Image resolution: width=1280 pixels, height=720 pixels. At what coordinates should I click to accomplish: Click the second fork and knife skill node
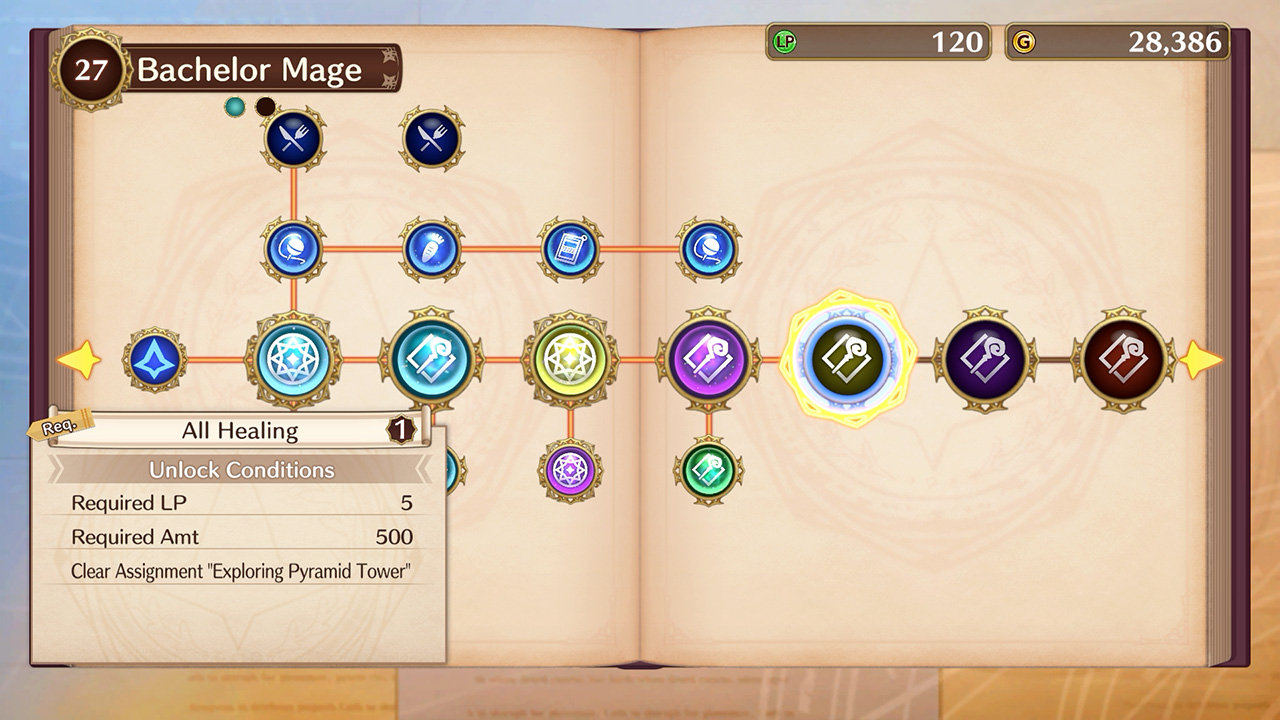[430, 139]
